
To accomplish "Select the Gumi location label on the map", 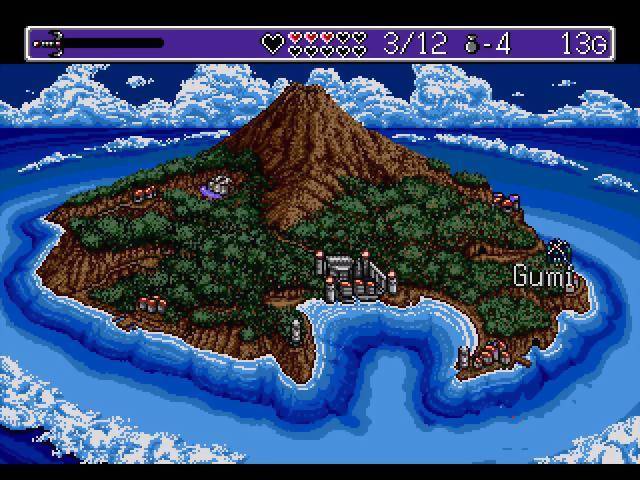I will tap(545, 276).
